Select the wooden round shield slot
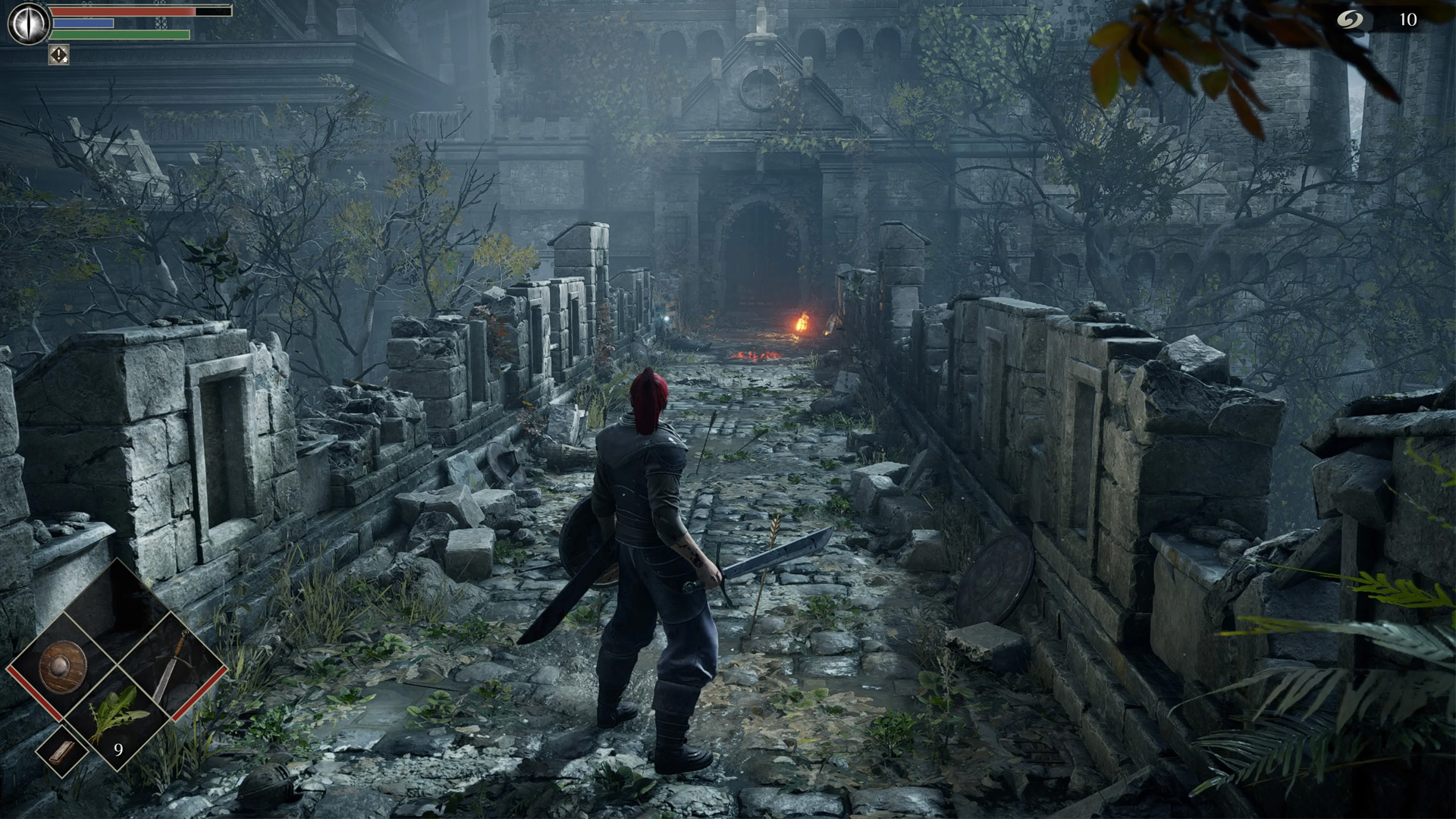Image resolution: width=1456 pixels, height=819 pixels. [63, 667]
